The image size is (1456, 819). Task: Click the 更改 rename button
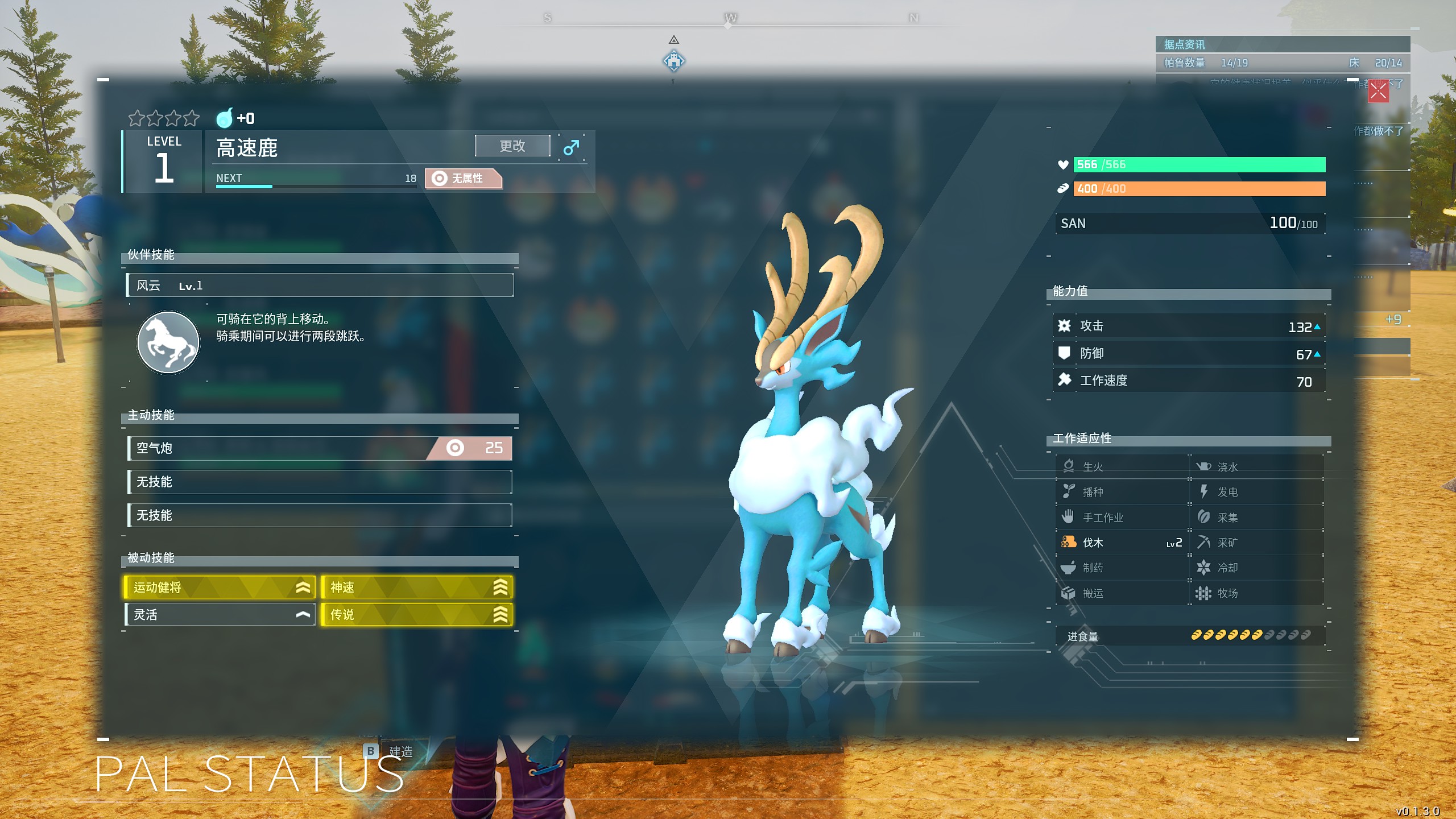tap(512, 146)
